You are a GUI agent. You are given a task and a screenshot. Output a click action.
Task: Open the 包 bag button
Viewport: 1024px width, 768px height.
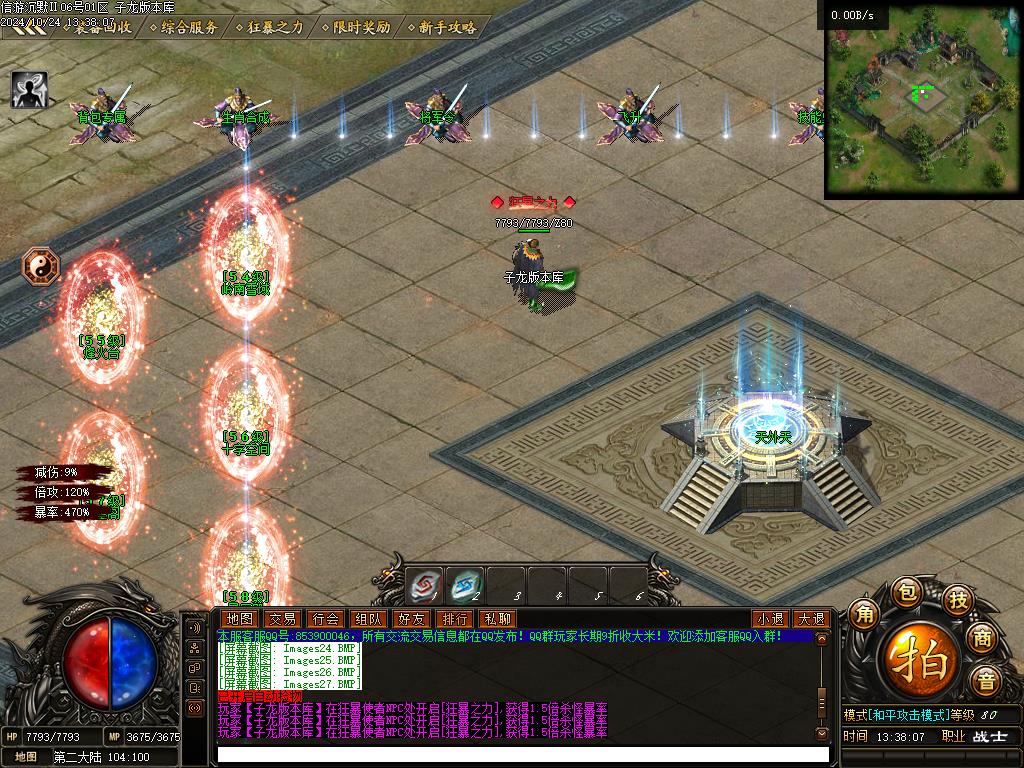tap(905, 592)
